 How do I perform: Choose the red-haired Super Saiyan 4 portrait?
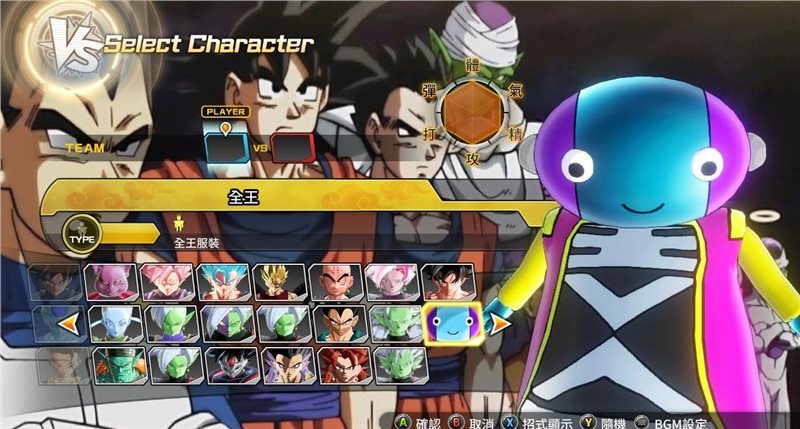(335, 364)
